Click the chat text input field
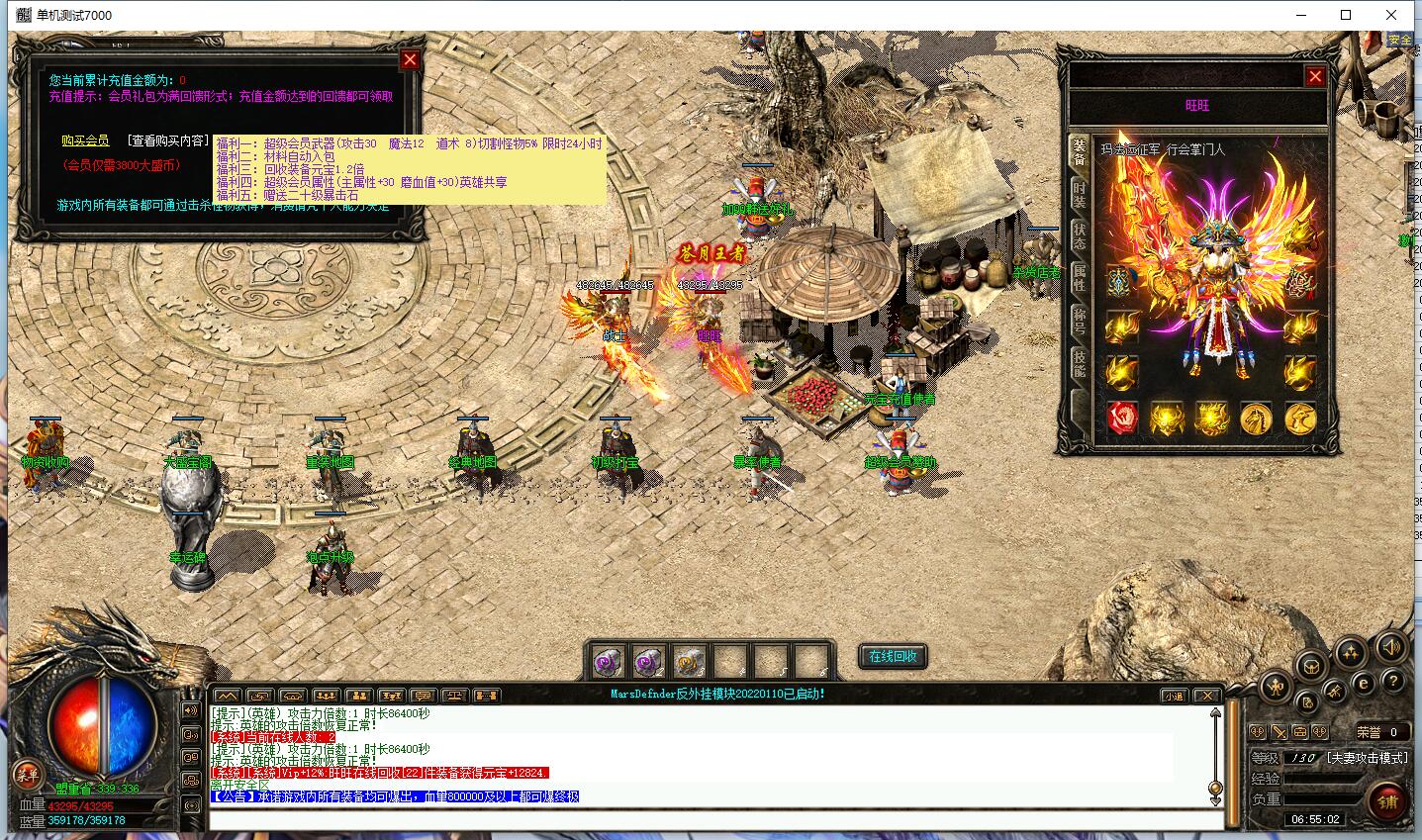This screenshot has height=840, width=1422. [712, 820]
